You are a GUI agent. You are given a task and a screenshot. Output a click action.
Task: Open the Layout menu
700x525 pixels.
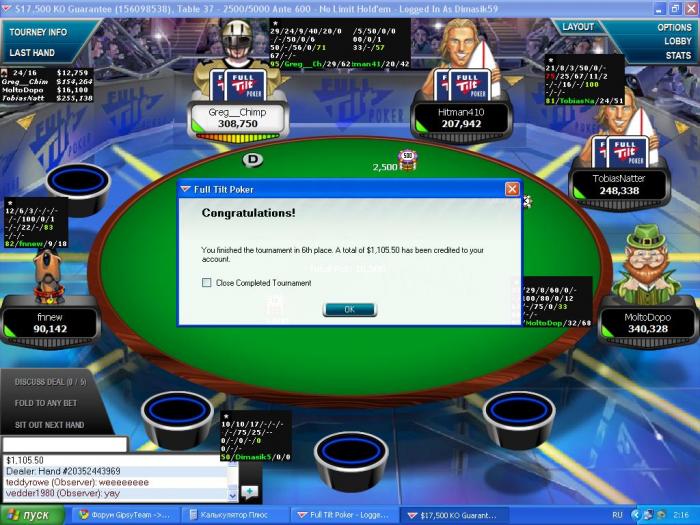coord(579,27)
